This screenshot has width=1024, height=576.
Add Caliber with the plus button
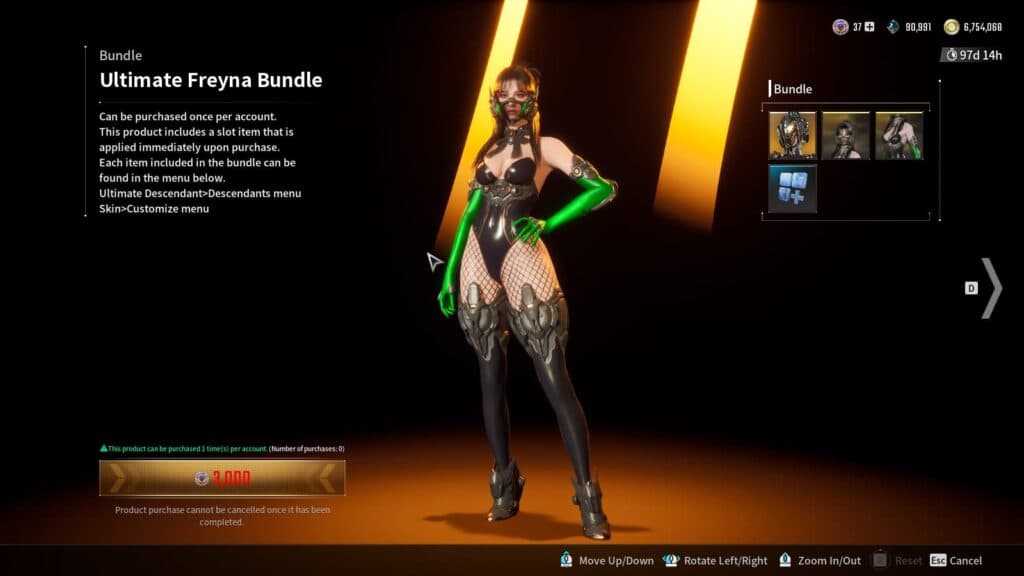pos(869,27)
